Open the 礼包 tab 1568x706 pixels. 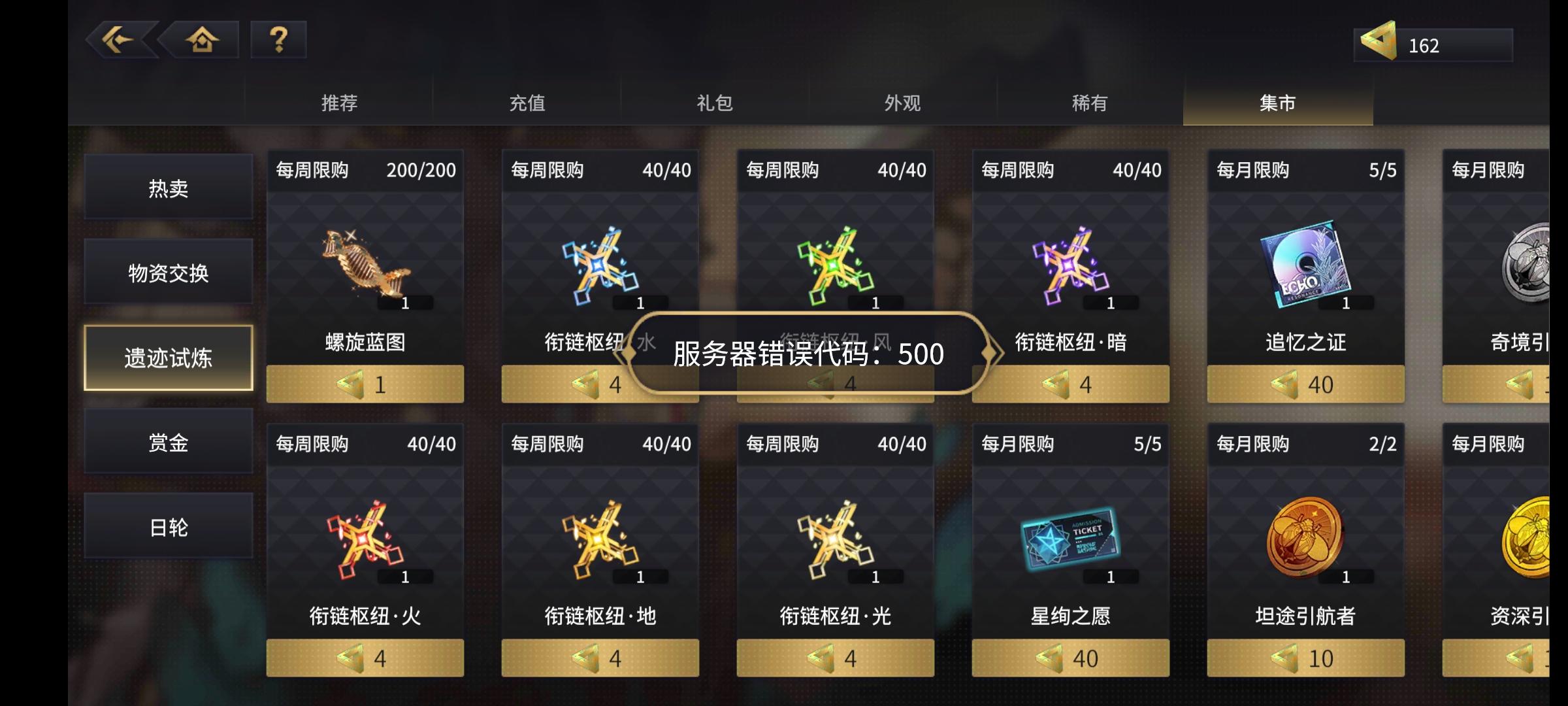[x=714, y=103]
